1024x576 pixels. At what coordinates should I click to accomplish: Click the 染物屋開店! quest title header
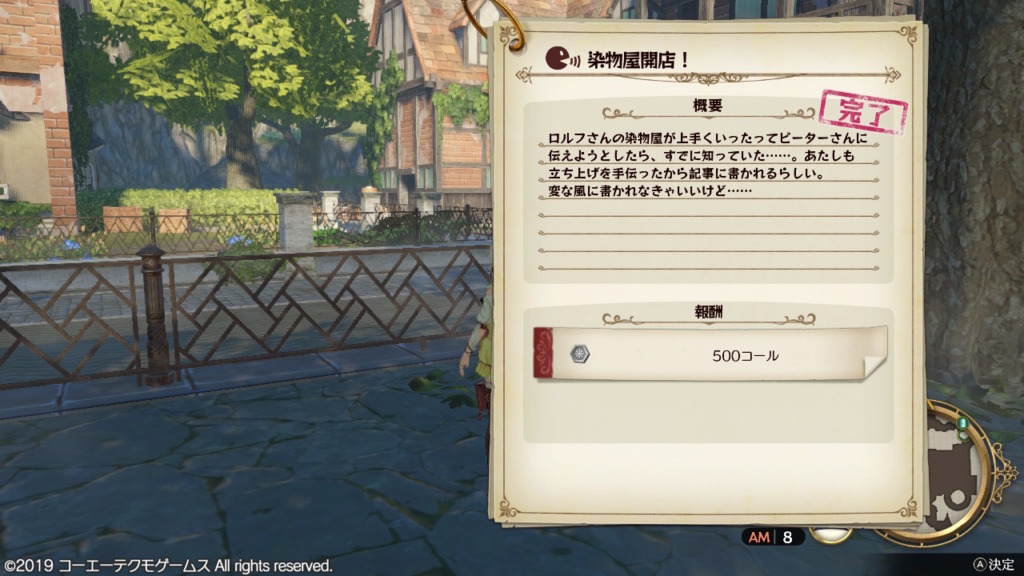(x=638, y=59)
